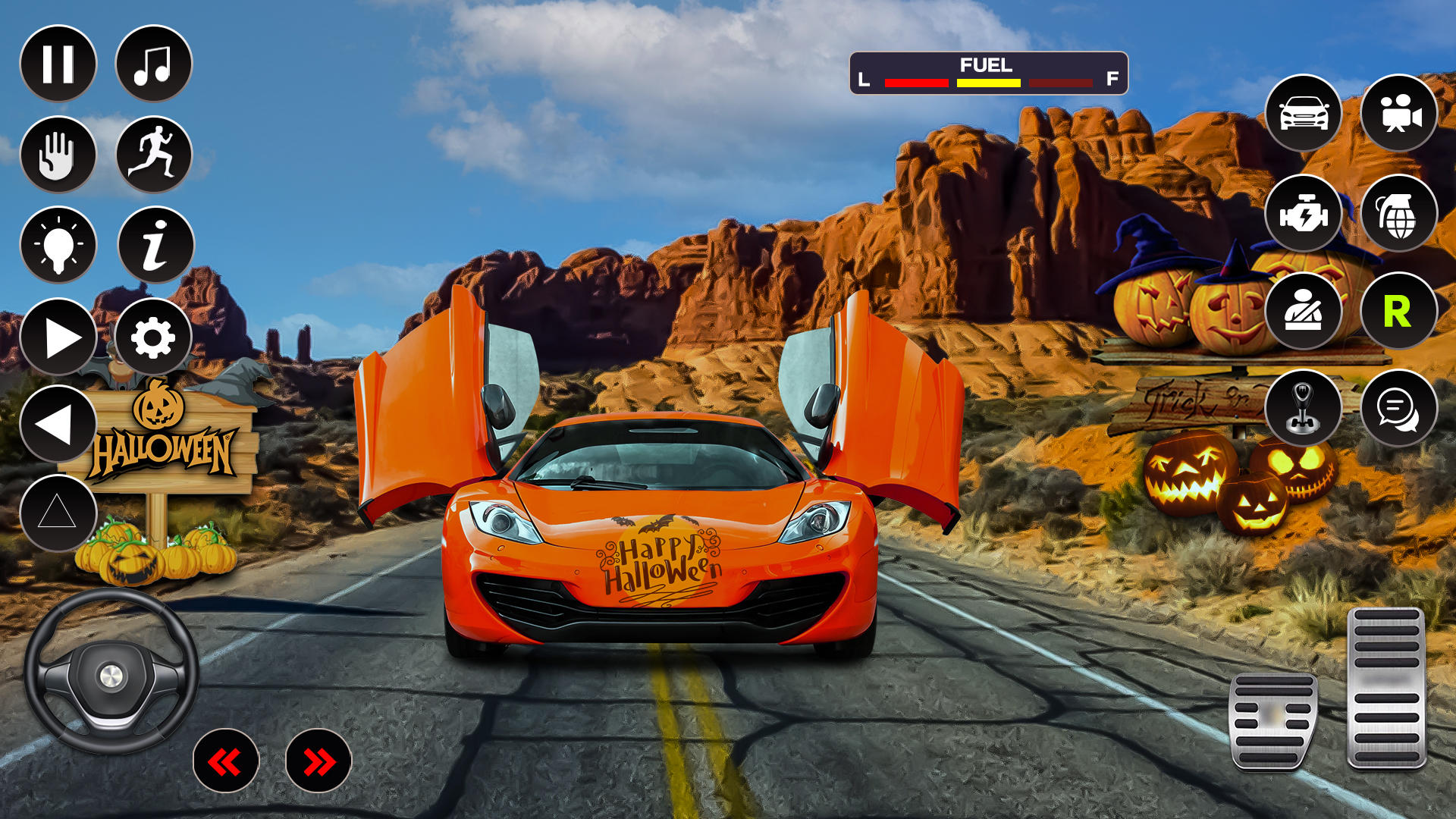This screenshot has height=819, width=1456.
Task: Click the steering wheel control
Action: [111, 672]
